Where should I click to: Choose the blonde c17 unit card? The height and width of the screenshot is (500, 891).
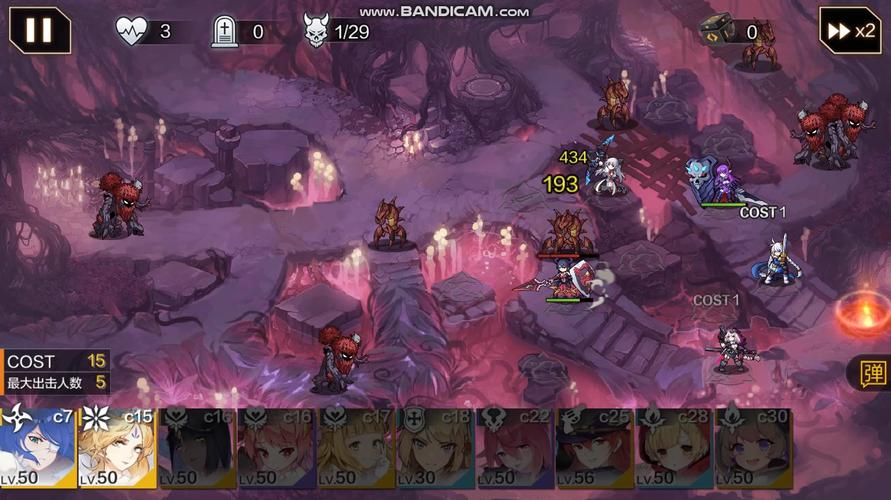pyautogui.click(x=356, y=448)
